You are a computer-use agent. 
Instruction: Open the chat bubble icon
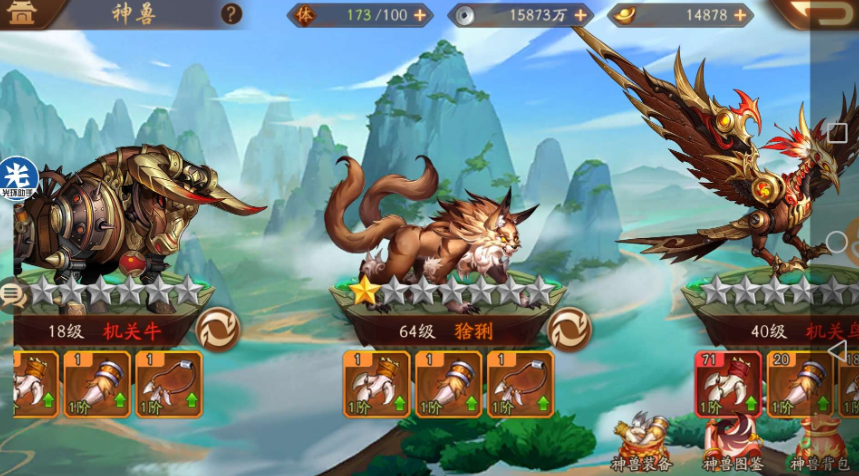[13, 294]
